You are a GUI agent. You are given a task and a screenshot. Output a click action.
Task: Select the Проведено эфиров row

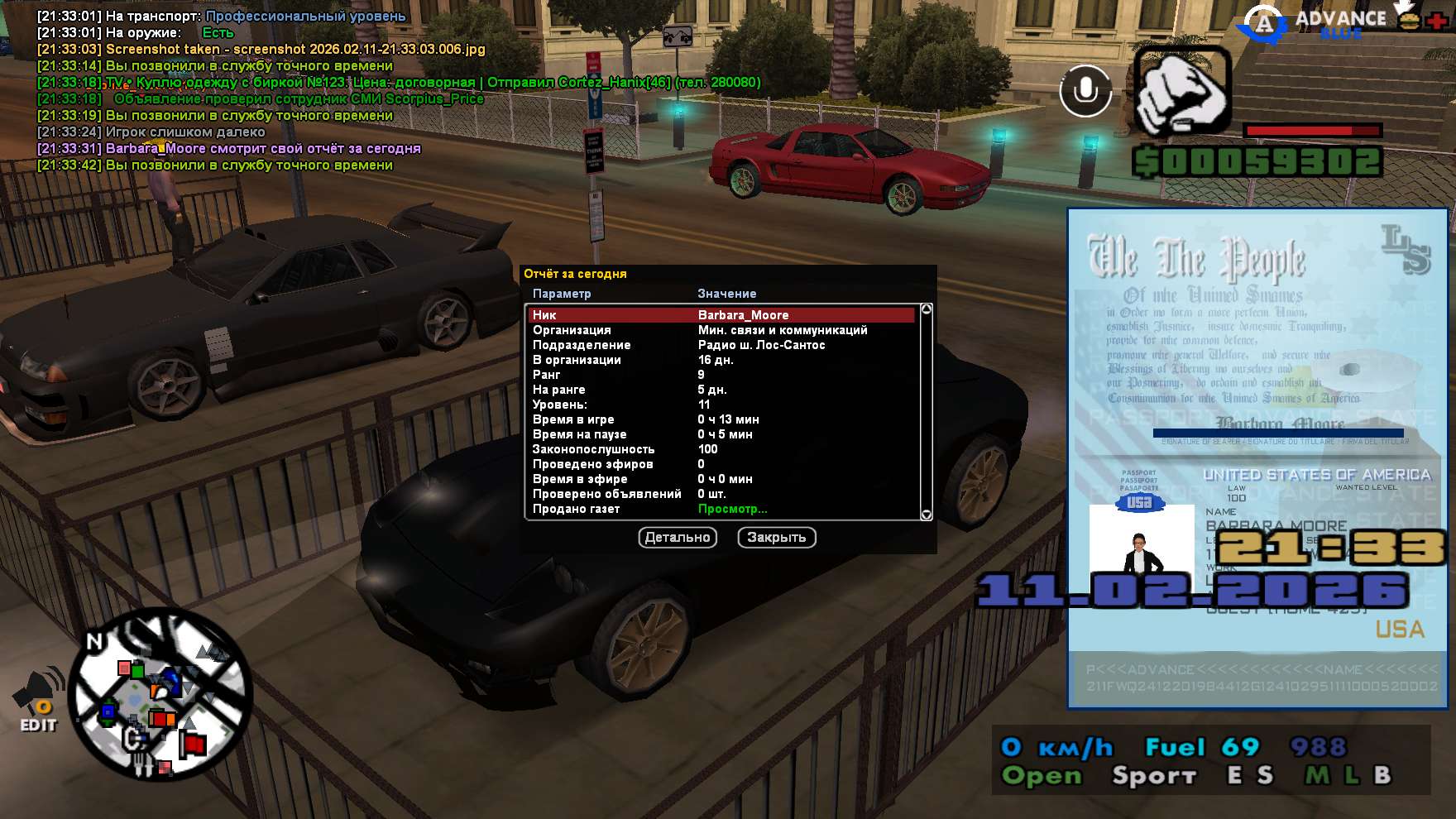[x=721, y=464]
